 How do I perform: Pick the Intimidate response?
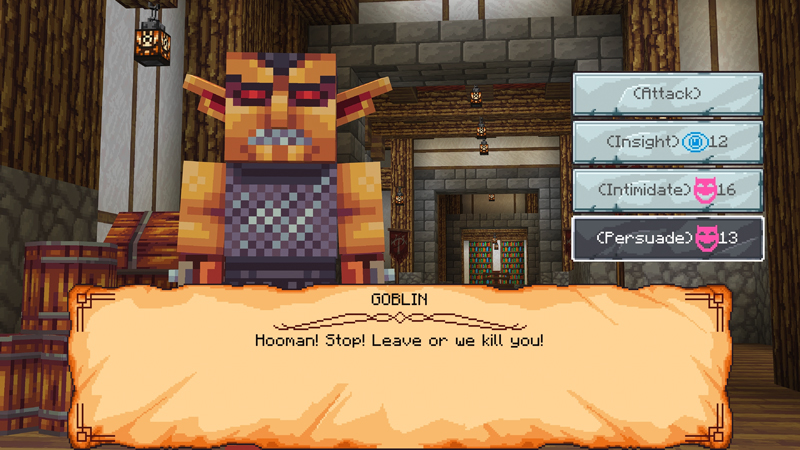coord(667,190)
